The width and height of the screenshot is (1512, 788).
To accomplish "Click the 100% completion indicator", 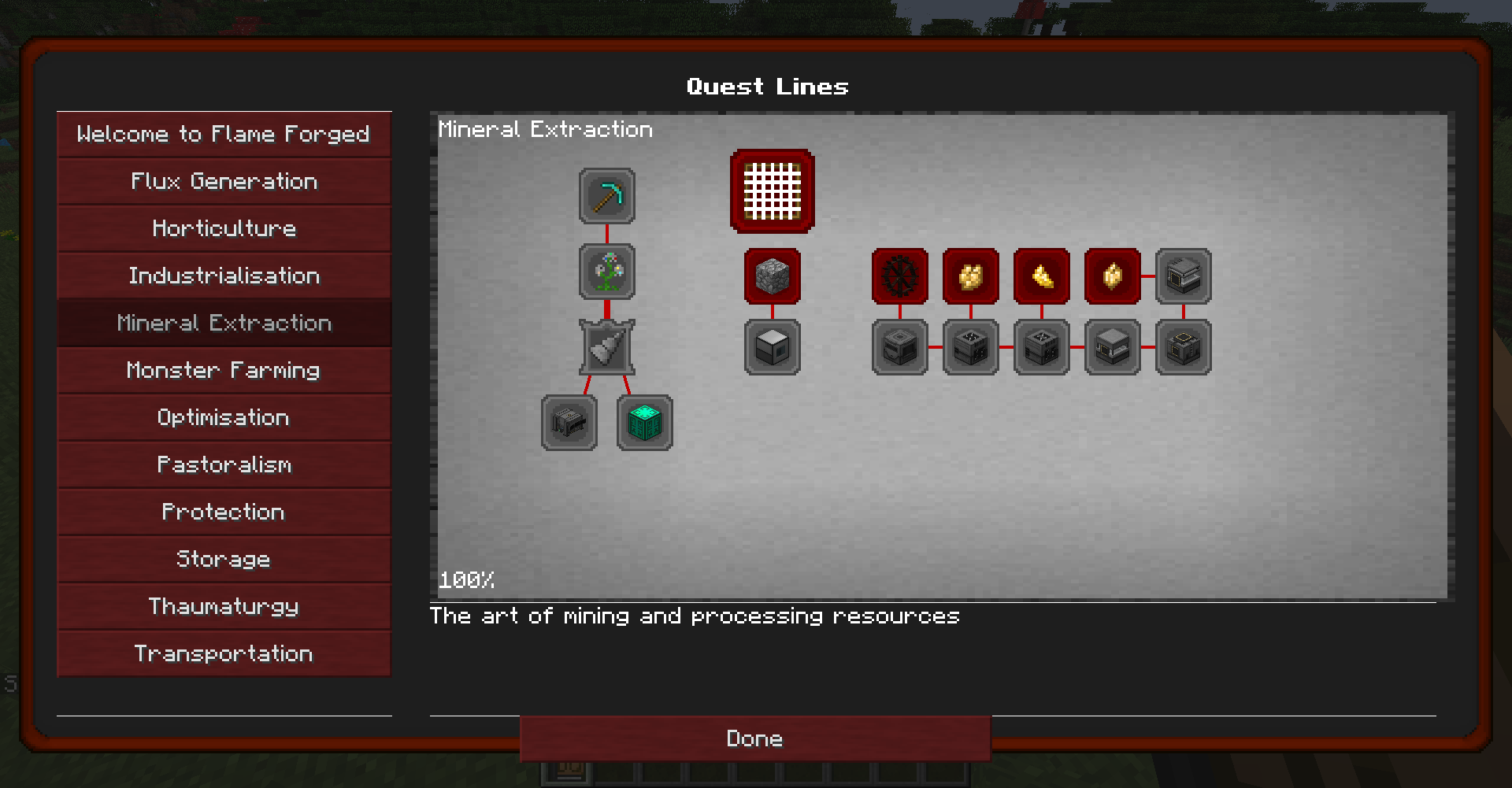I will point(466,580).
